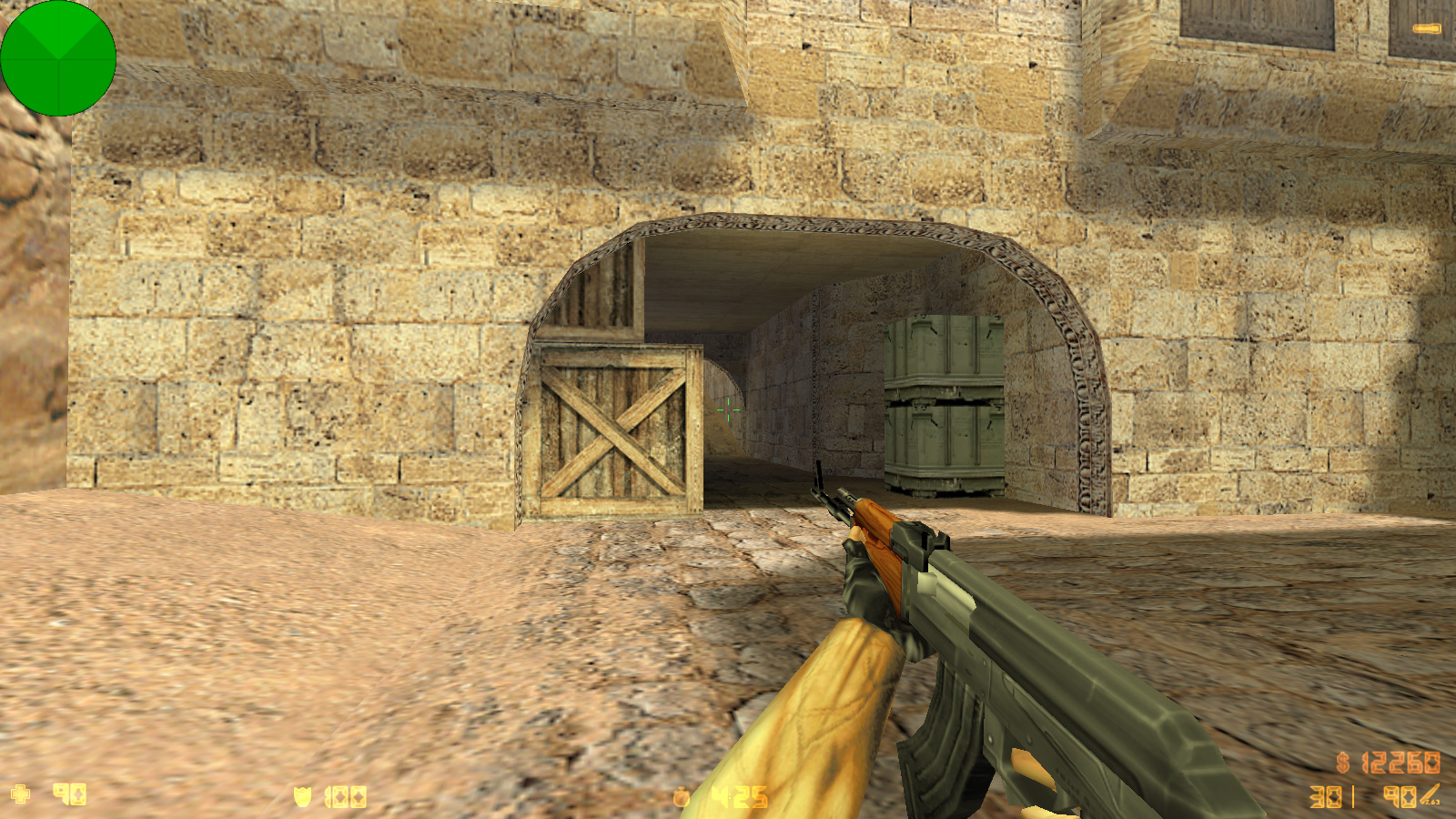Select the armor shield icon
The image size is (1456, 819).
click(300, 793)
